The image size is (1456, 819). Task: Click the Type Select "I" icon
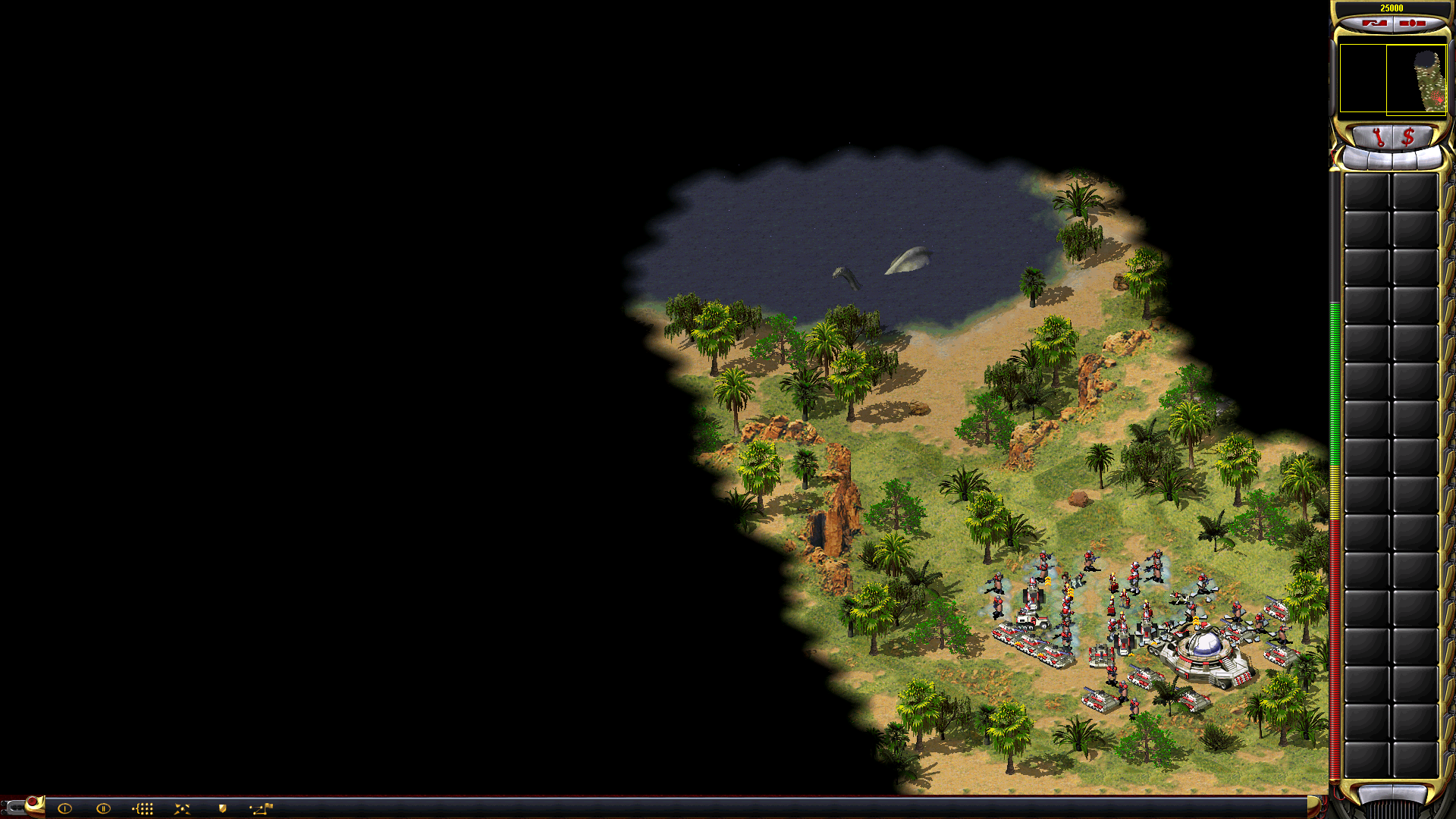pos(64,807)
